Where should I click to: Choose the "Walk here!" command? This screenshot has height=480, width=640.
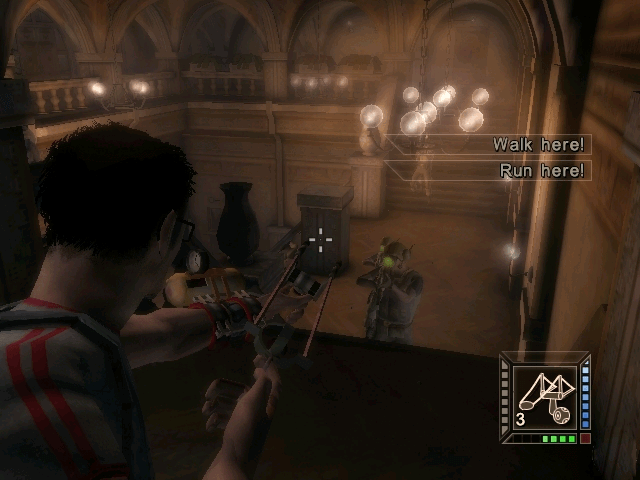point(538,145)
